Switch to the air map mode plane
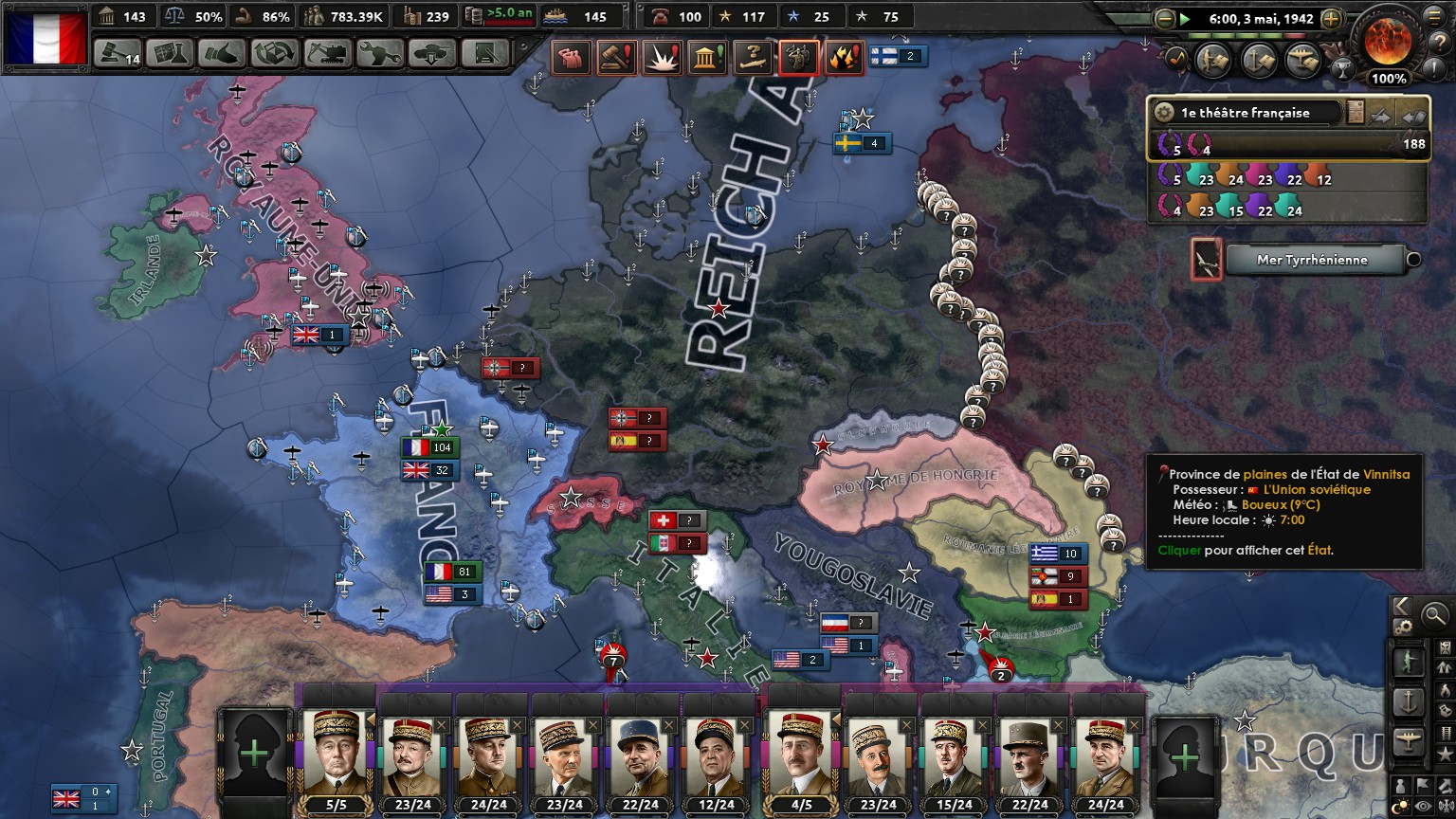The height and width of the screenshot is (819, 1456). 1409,743
